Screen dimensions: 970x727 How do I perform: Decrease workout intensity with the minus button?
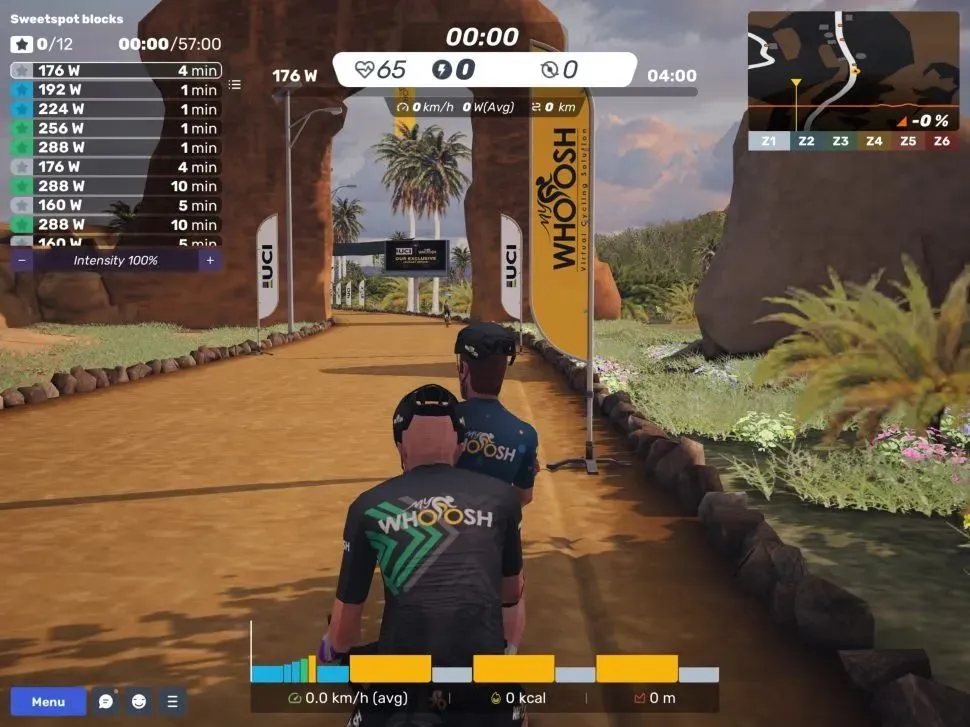22,260
